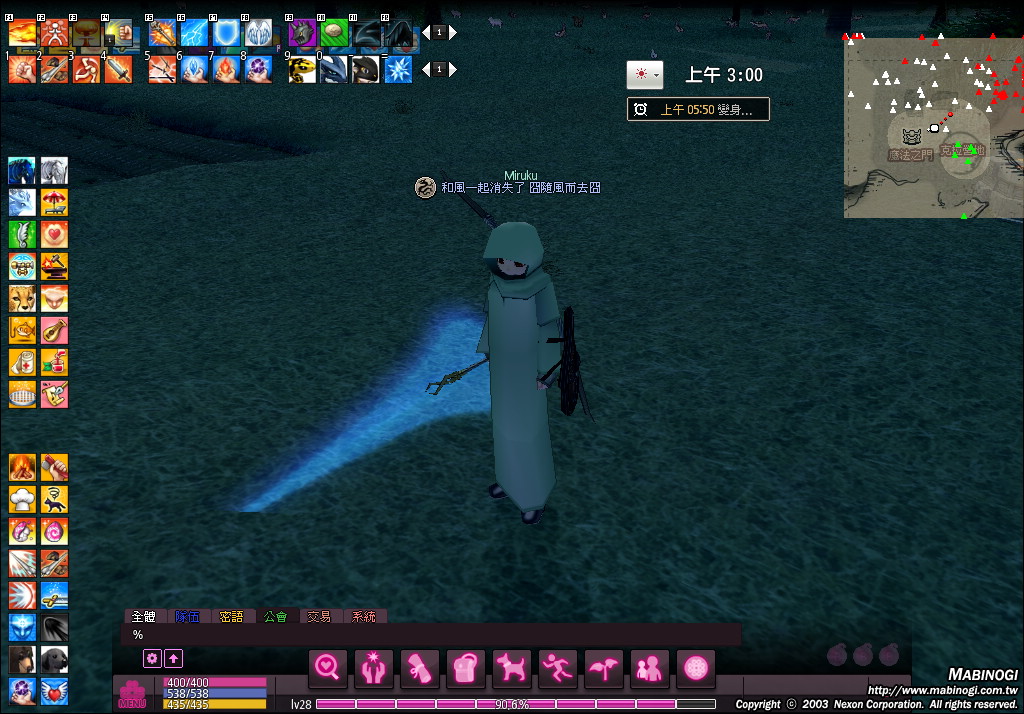
Task: Open the weather sun dropdown
Action: click(x=644, y=75)
